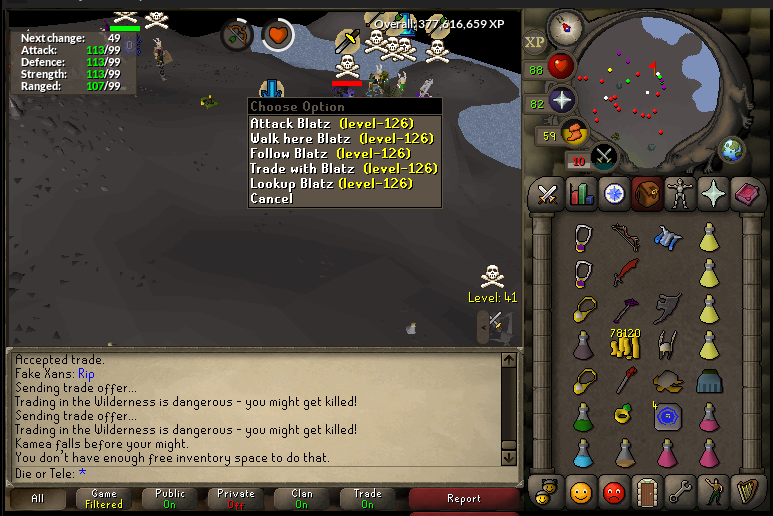Open the Logout door tab
773x516 pixels.
click(x=646, y=491)
